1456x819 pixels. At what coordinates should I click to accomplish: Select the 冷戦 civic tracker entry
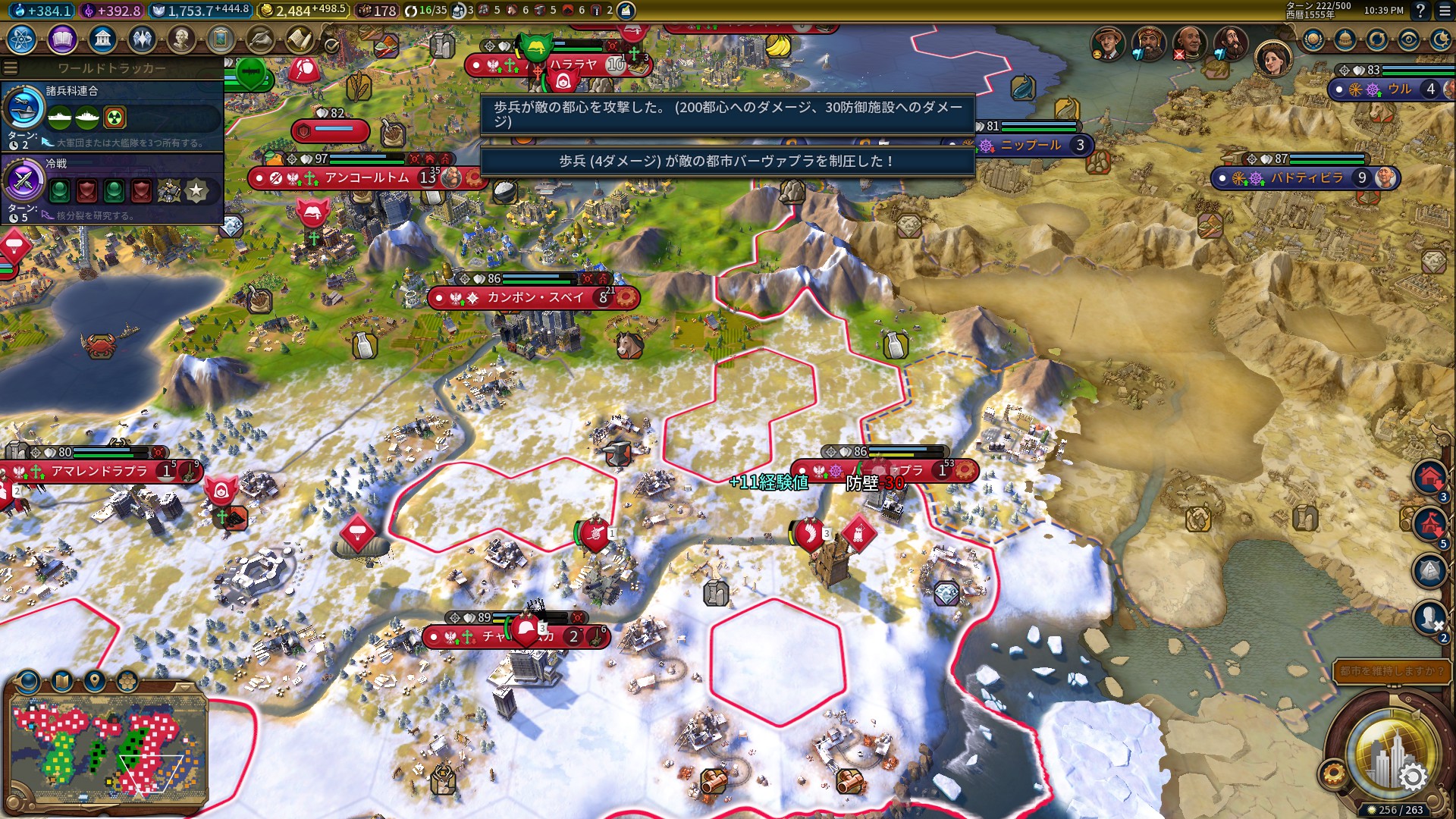pyautogui.click(x=112, y=187)
